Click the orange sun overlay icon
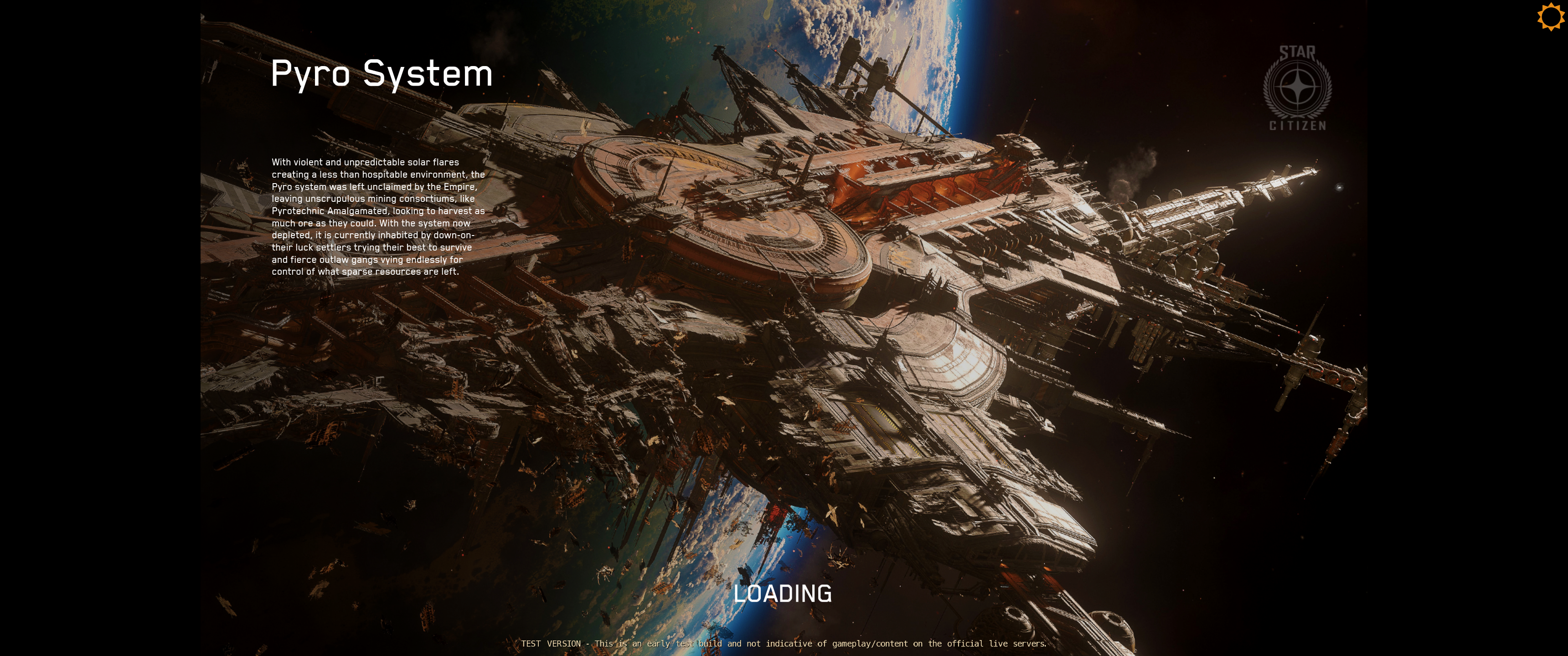The height and width of the screenshot is (656, 1568). click(x=1550, y=16)
